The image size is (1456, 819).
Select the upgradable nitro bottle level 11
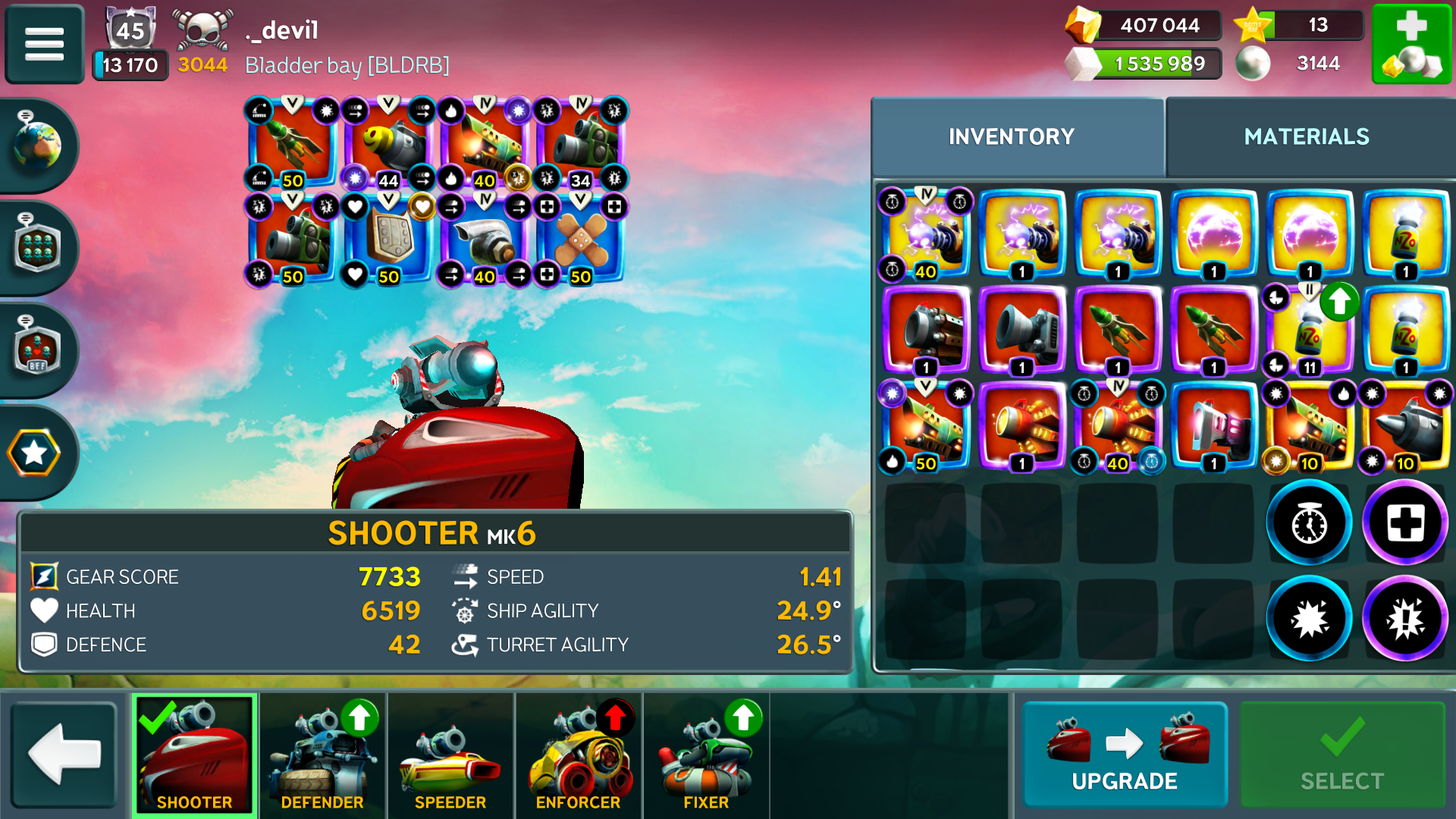coord(1310,332)
